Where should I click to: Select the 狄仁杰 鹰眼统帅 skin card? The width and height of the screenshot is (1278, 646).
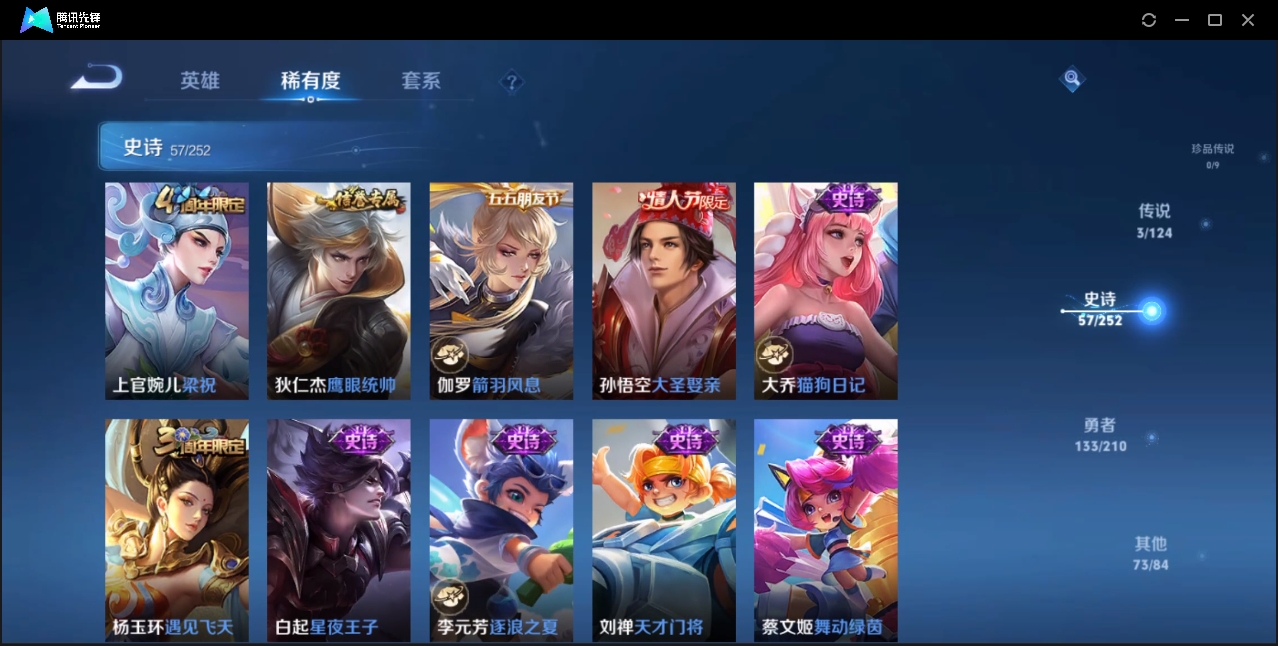(339, 291)
